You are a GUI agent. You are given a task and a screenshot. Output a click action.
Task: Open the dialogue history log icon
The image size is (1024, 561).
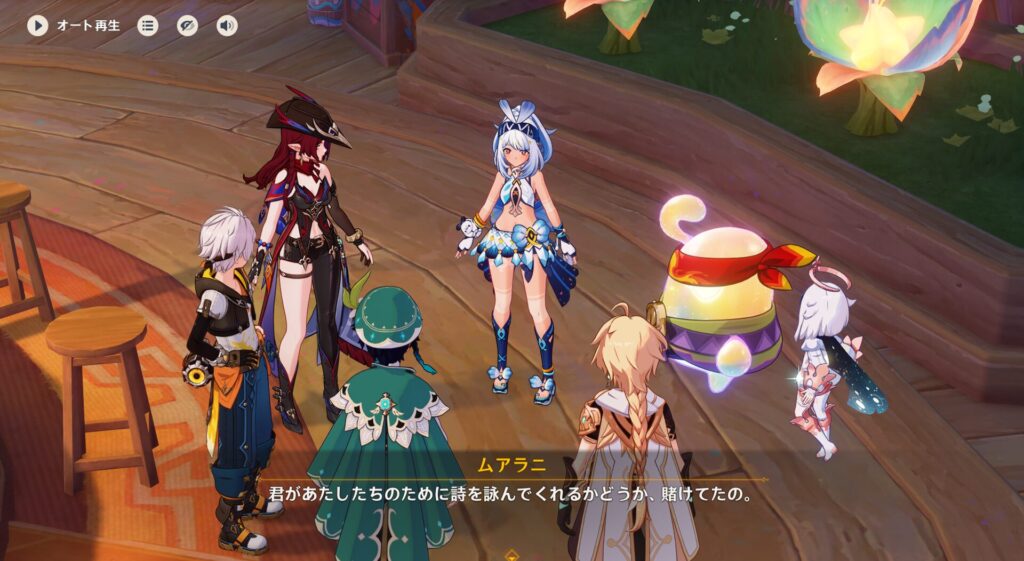click(148, 26)
